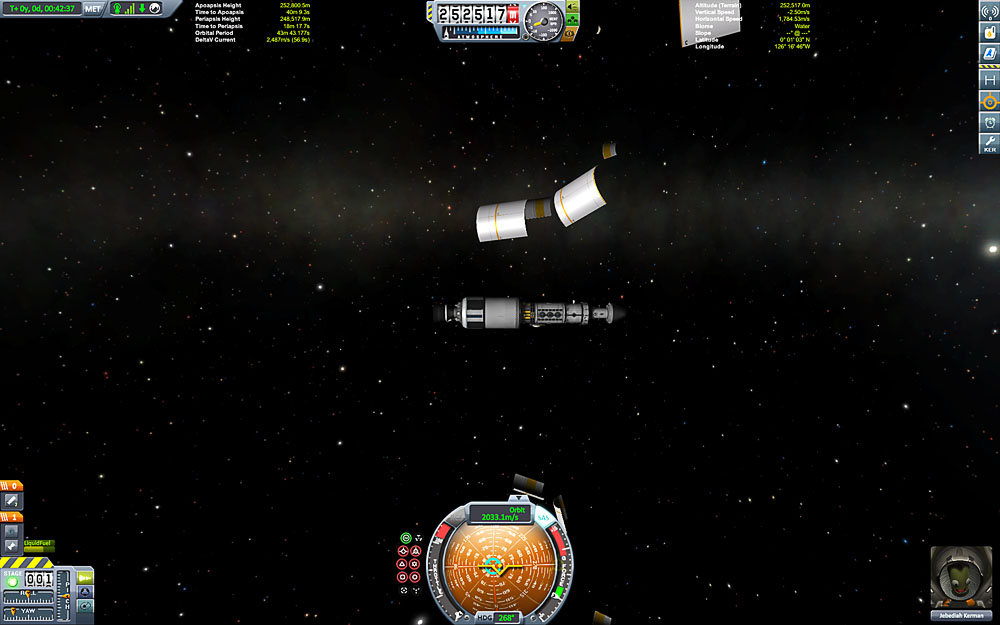Select the decoupler icon in stage 0
The image size is (1000, 625).
[12, 500]
